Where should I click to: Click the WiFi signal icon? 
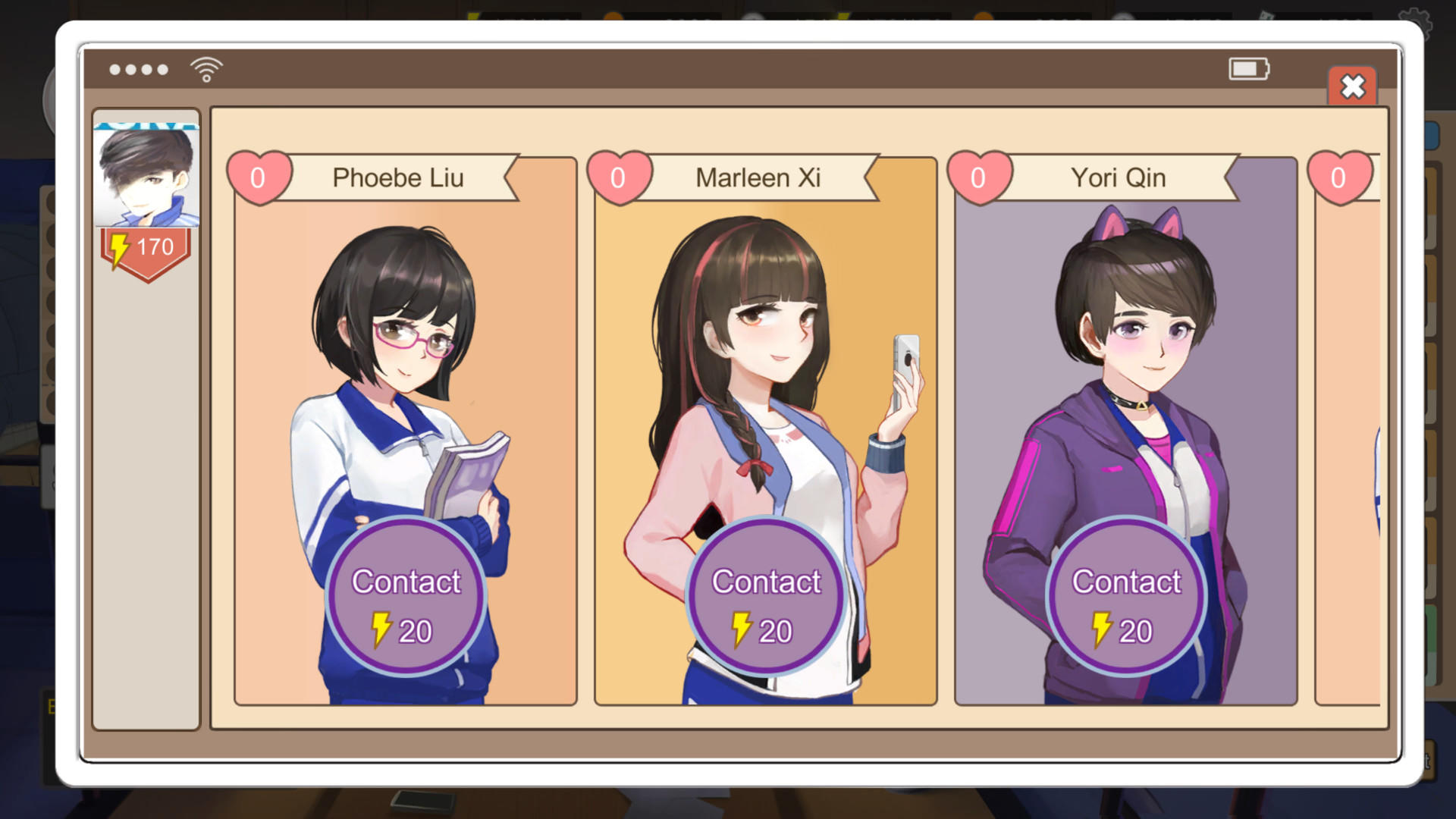pos(203,67)
